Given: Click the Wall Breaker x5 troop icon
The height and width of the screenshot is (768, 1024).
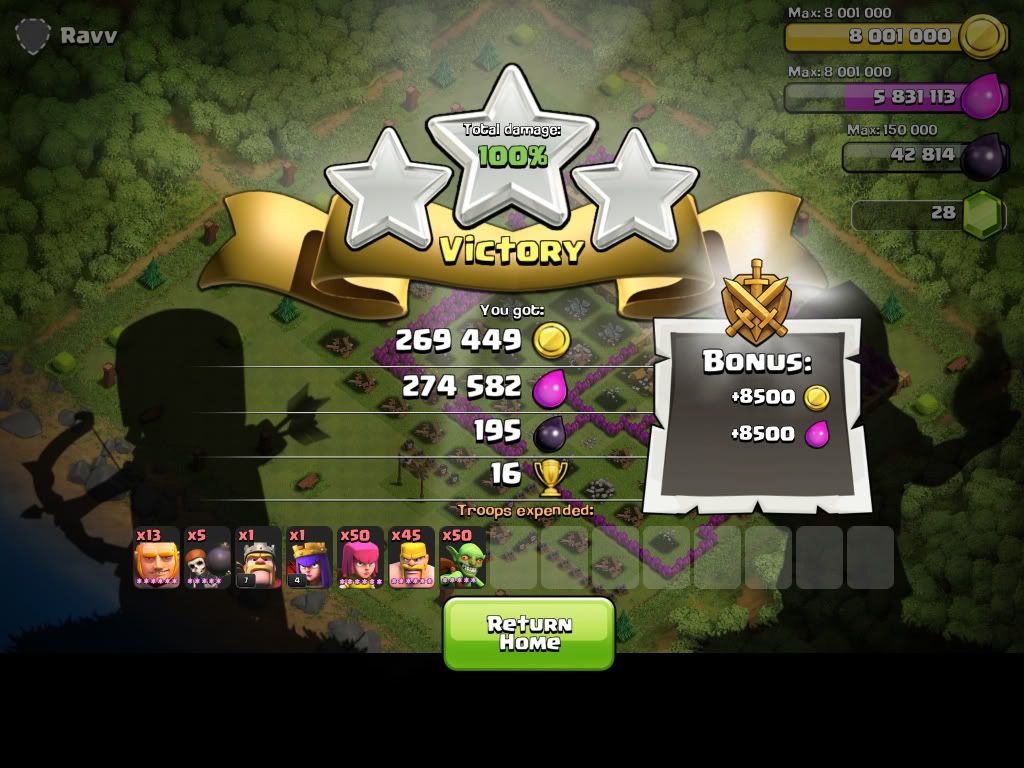Looking at the screenshot, I should pos(208,558).
